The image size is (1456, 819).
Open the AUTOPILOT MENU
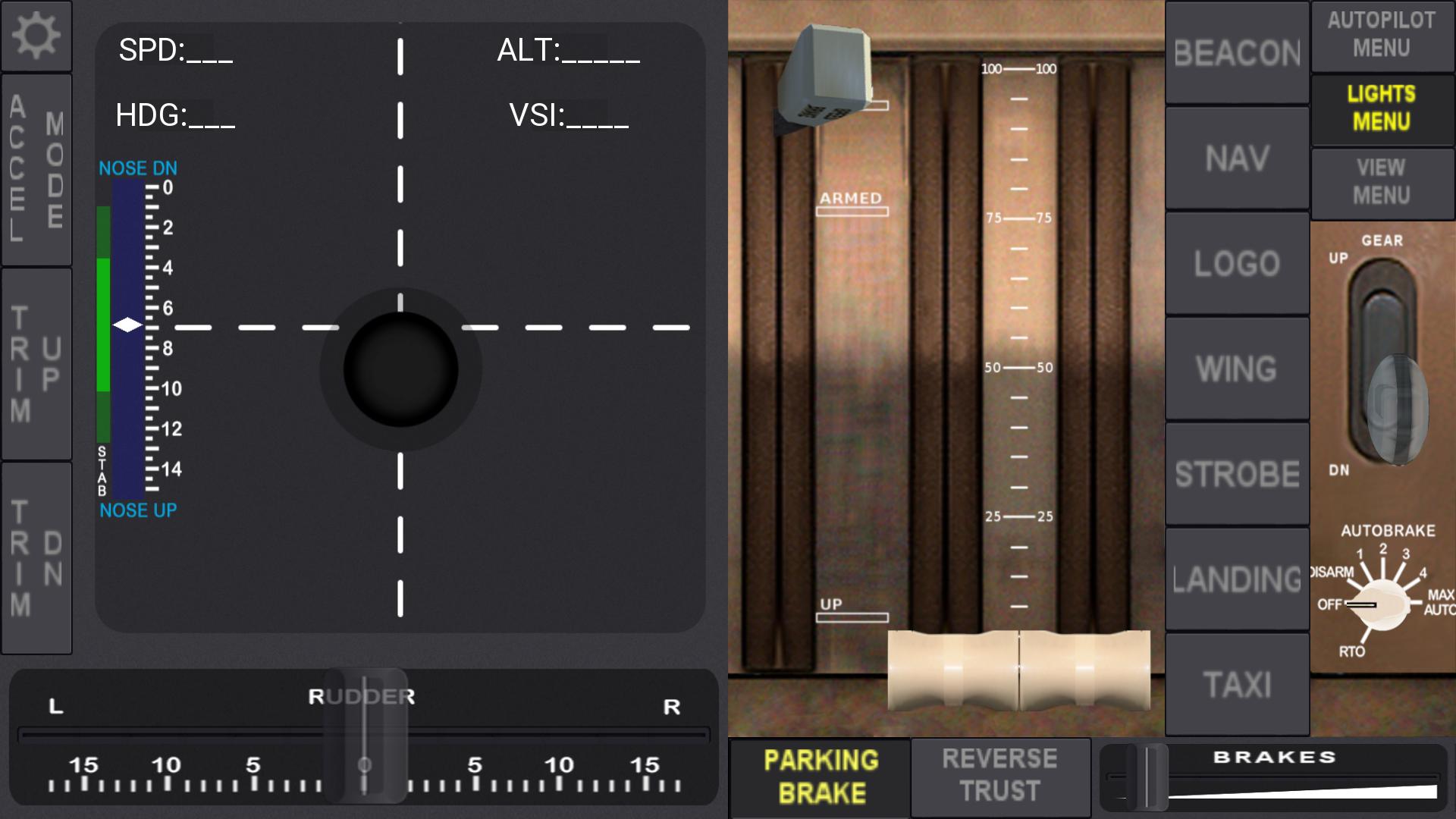click(x=1382, y=36)
